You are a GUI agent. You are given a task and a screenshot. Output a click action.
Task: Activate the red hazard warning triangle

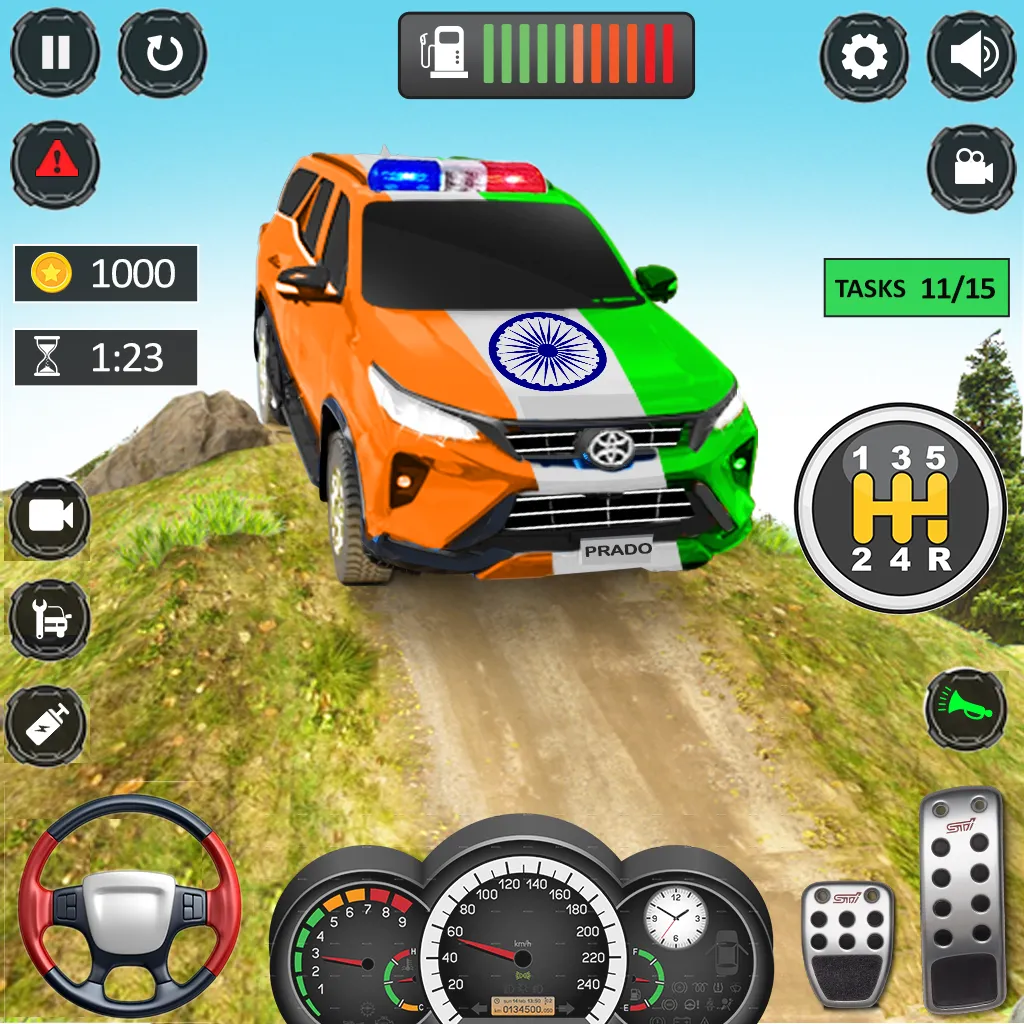pyautogui.click(x=55, y=162)
